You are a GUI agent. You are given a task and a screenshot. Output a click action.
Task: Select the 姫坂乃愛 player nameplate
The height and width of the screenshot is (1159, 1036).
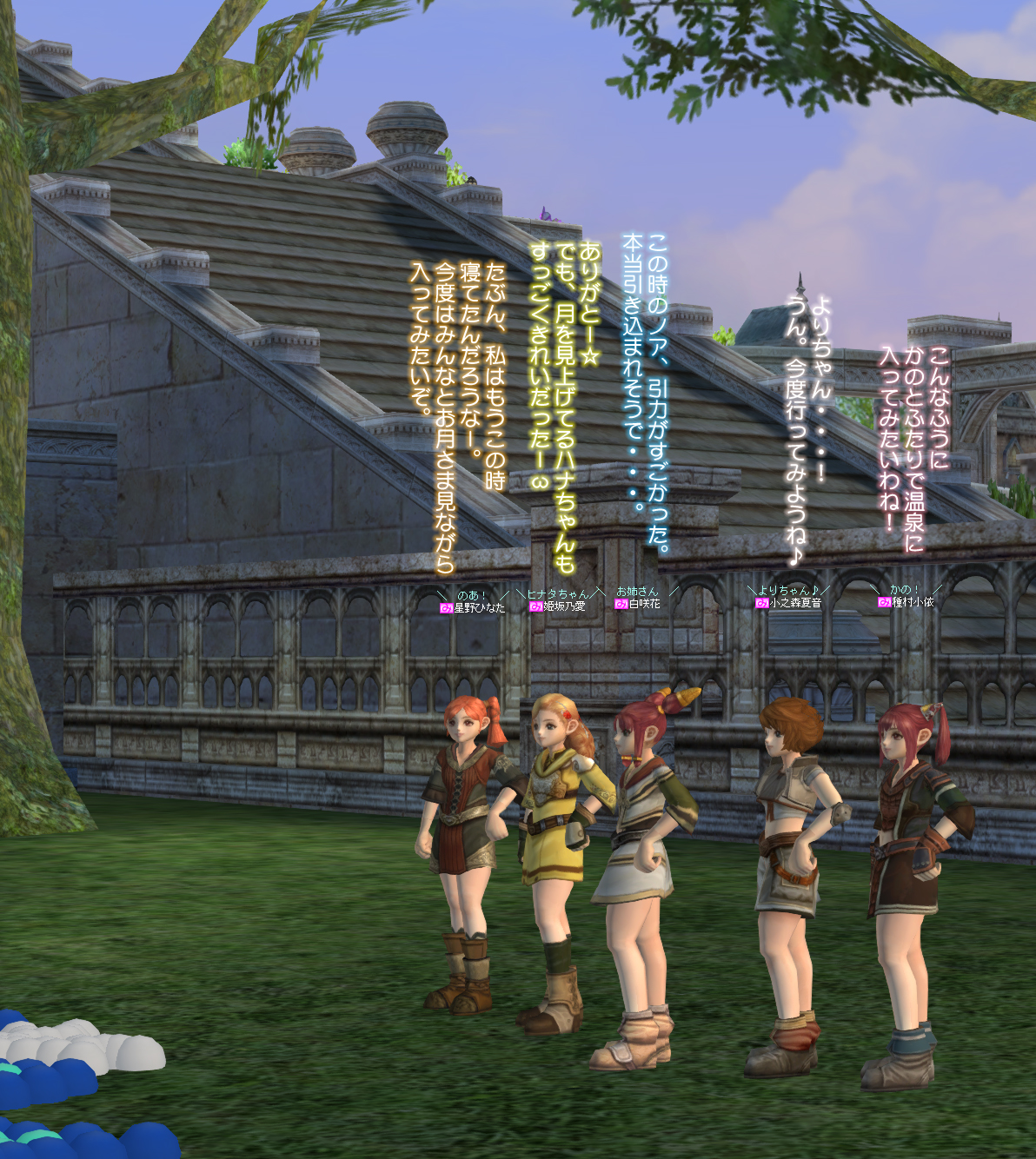(x=564, y=606)
